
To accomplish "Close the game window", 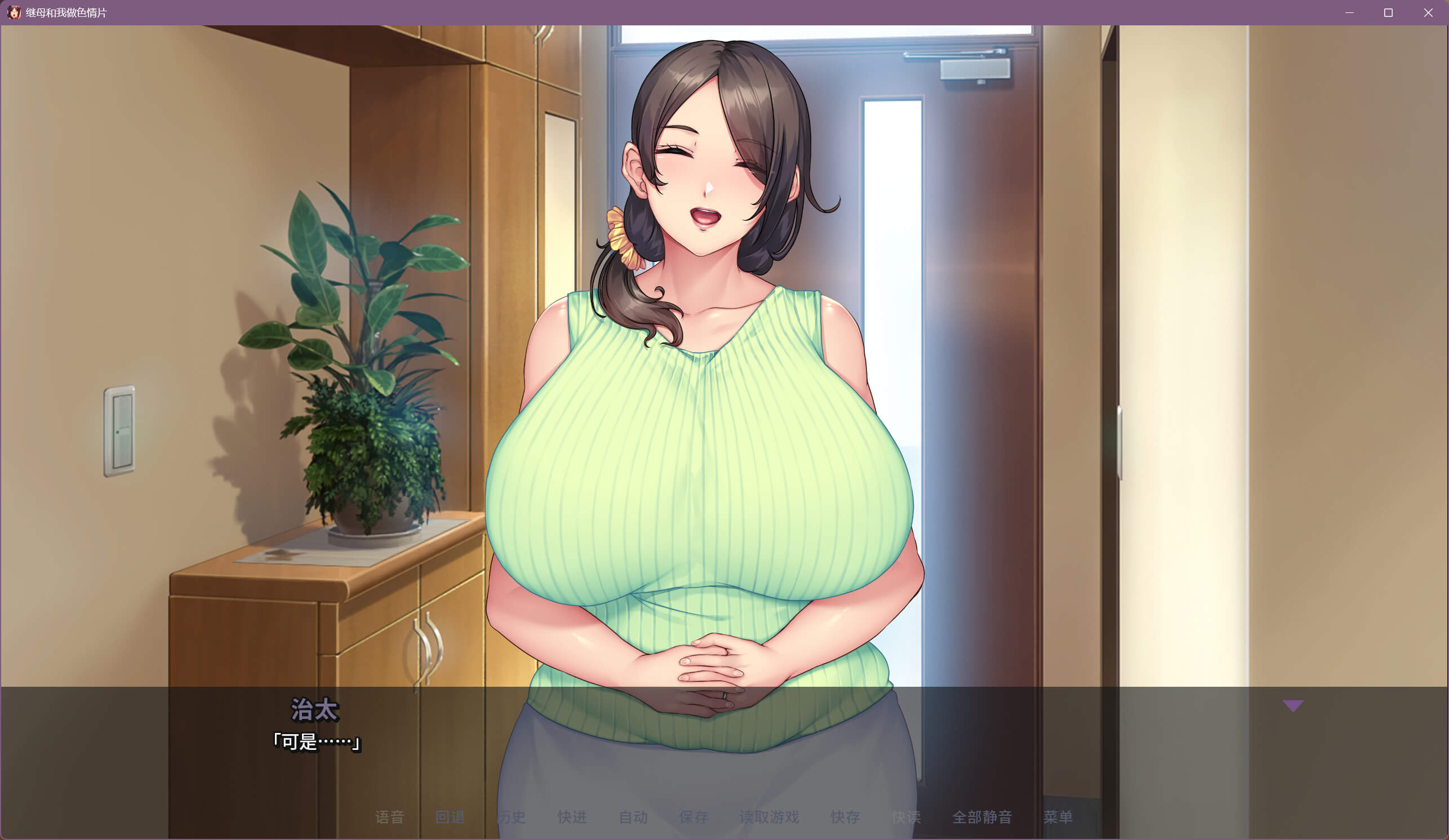I will [x=1428, y=12].
